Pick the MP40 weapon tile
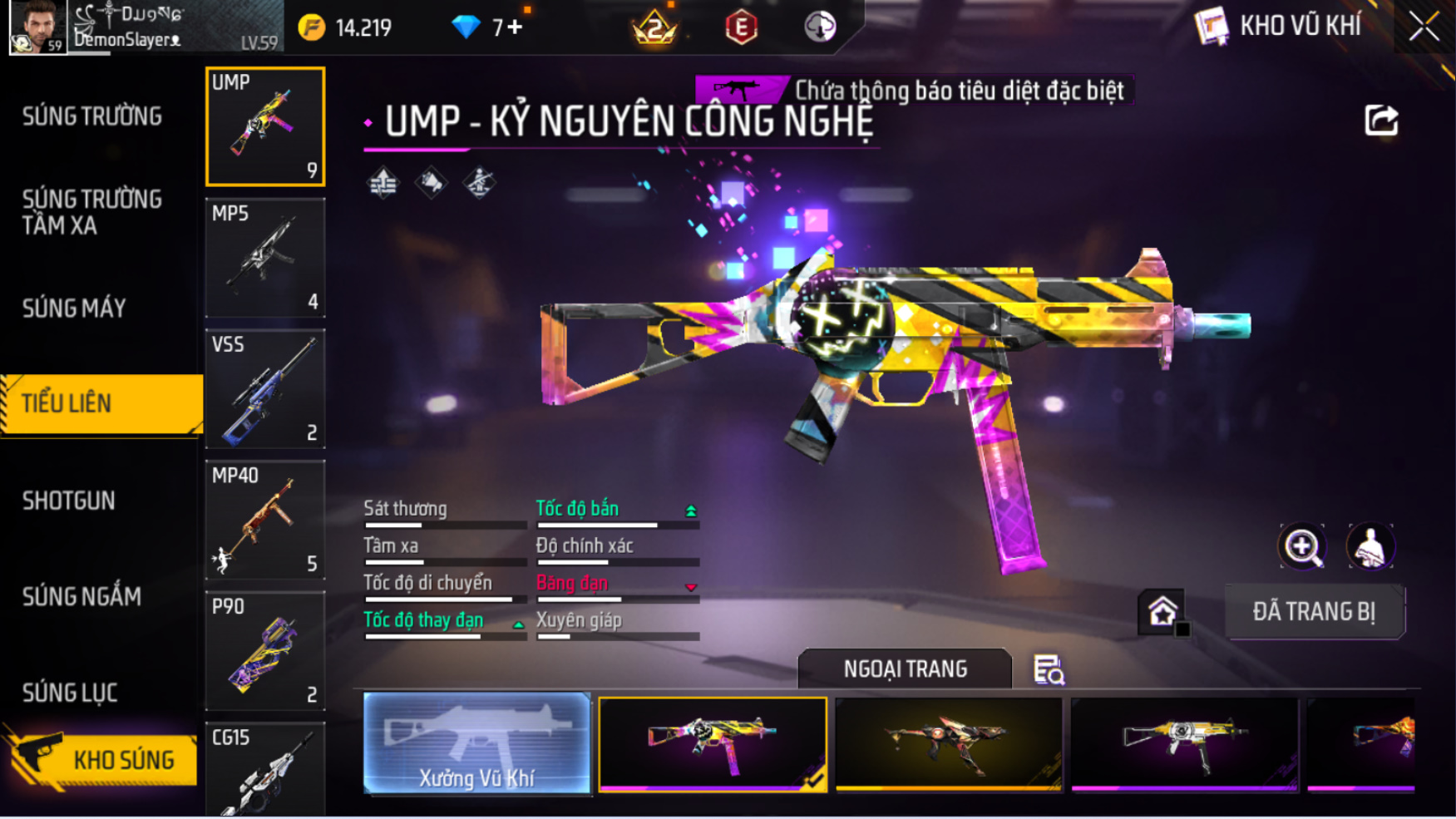The image size is (1456, 819). click(265, 520)
